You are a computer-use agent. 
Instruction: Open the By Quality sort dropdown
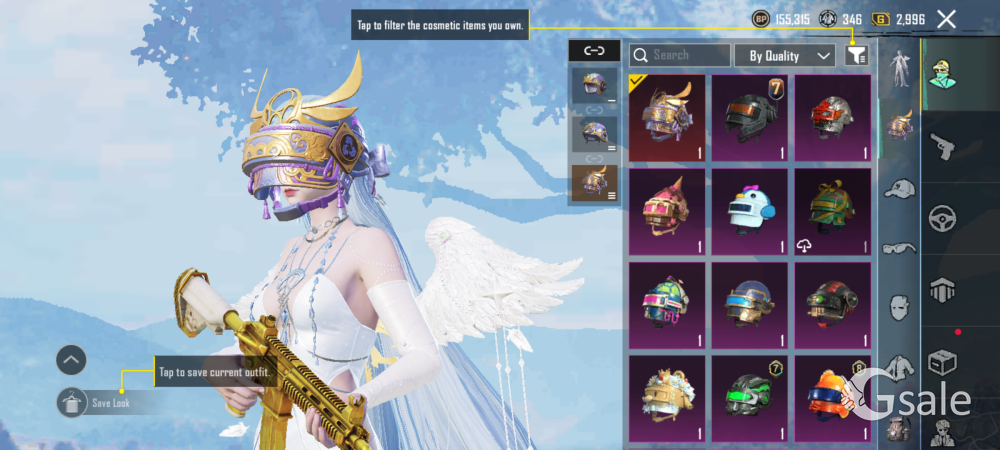click(x=784, y=55)
